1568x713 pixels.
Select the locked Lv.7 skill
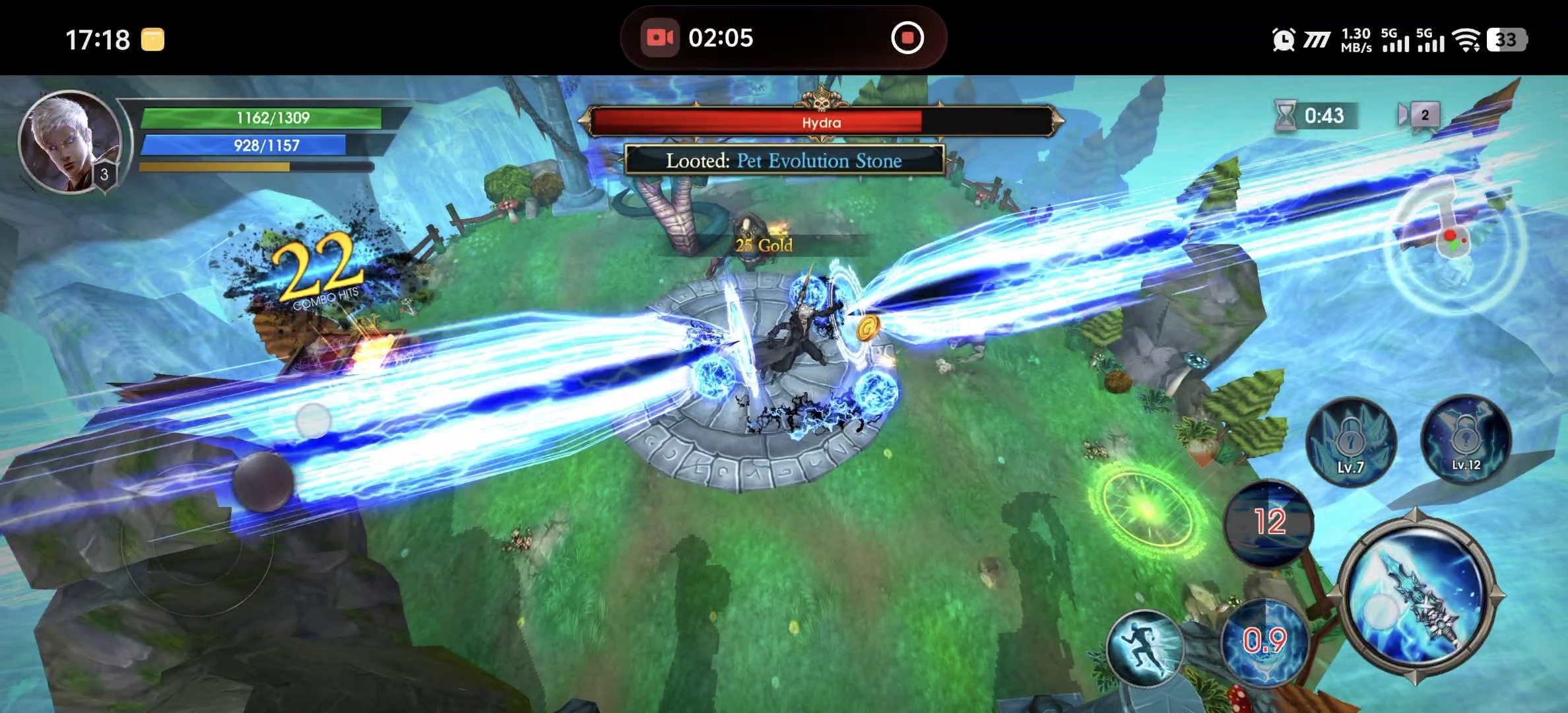click(x=1351, y=441)
